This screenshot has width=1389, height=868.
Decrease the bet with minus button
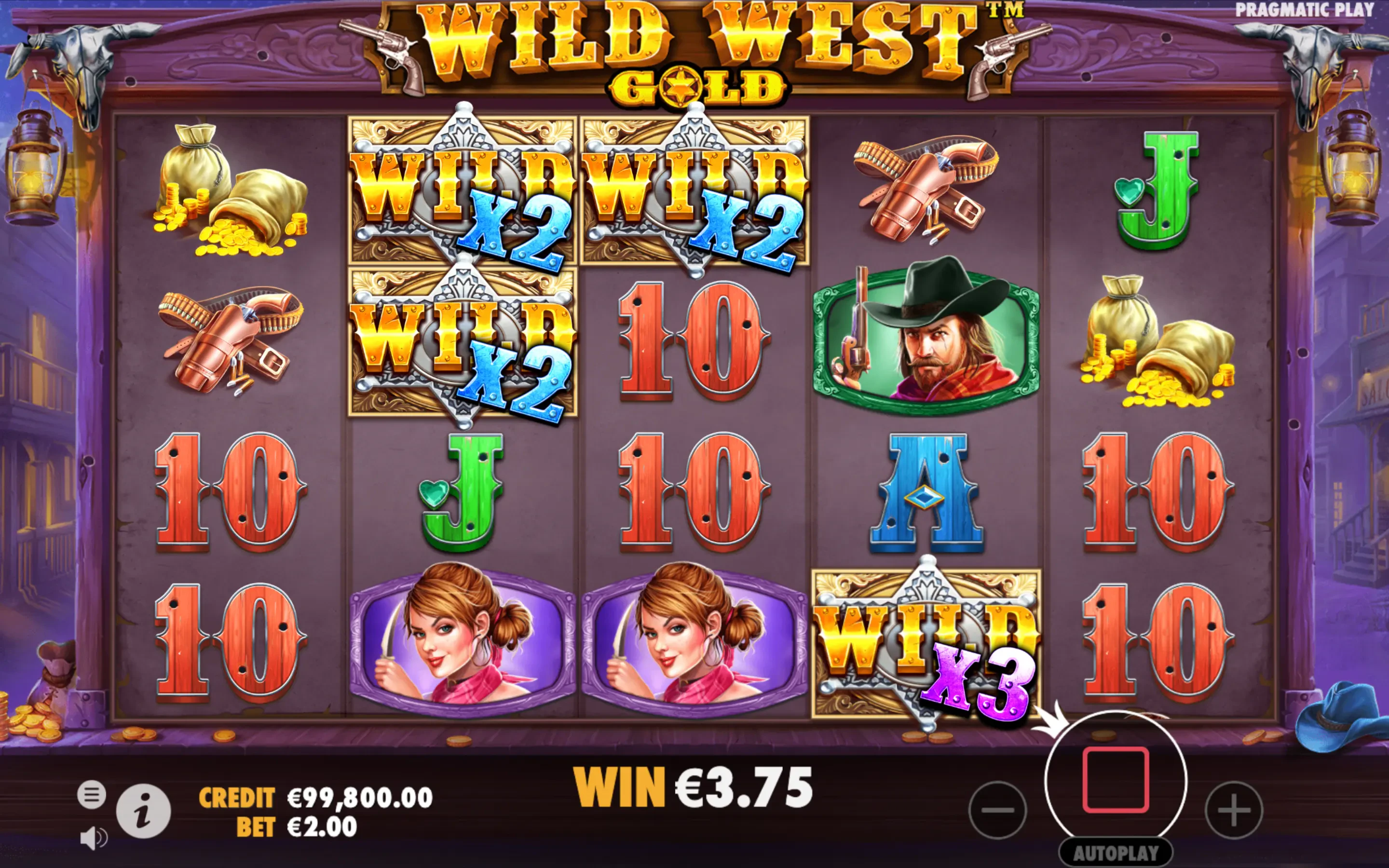pyautogui.click(x=997, y=810)
